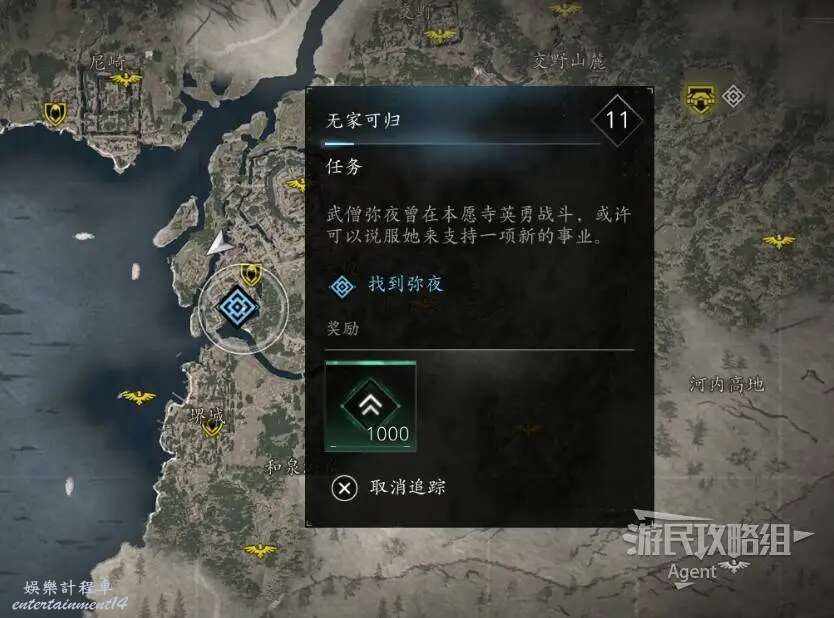Select the eagle viewpoint above 河内高地
The image size is (834, 618).
tap(778, 241)
